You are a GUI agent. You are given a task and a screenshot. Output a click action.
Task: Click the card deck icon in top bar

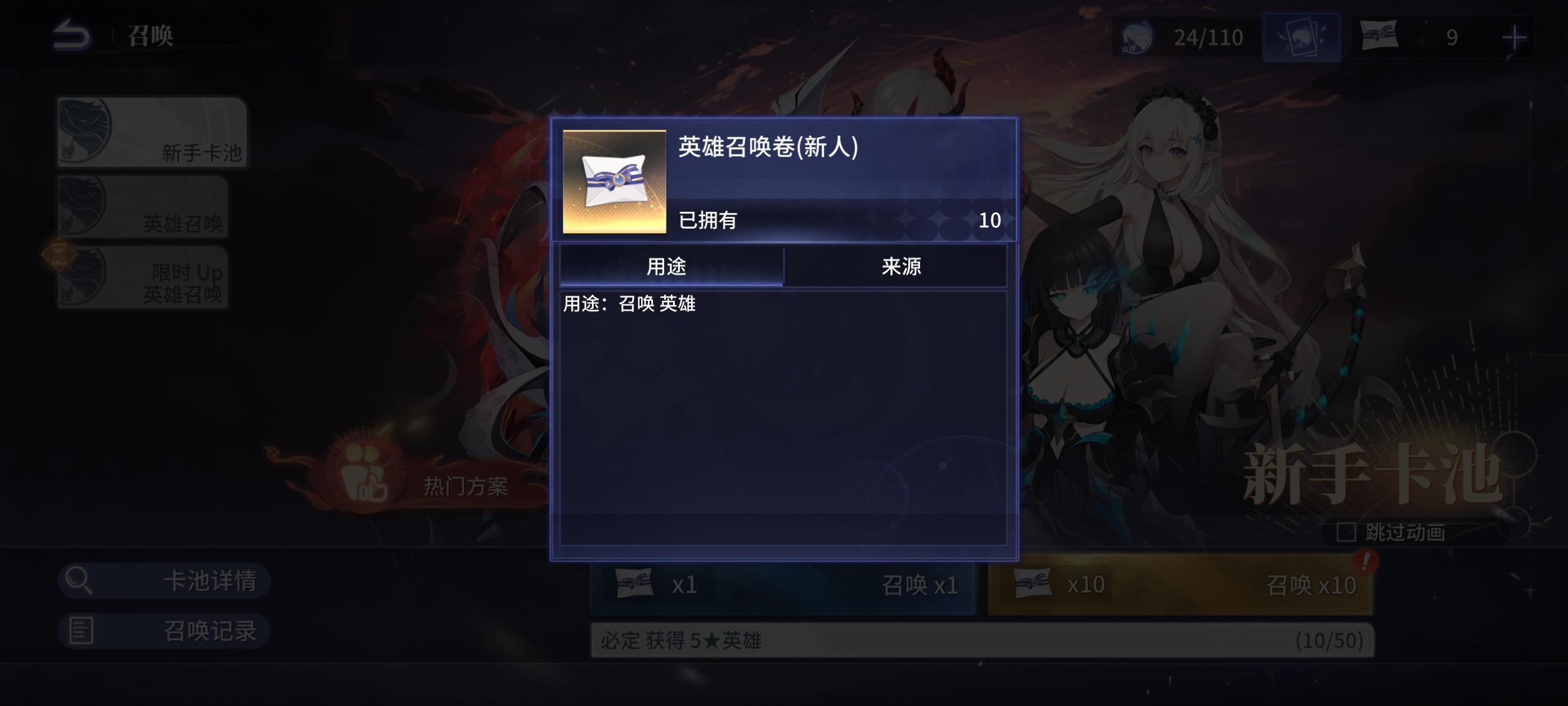1302,38
